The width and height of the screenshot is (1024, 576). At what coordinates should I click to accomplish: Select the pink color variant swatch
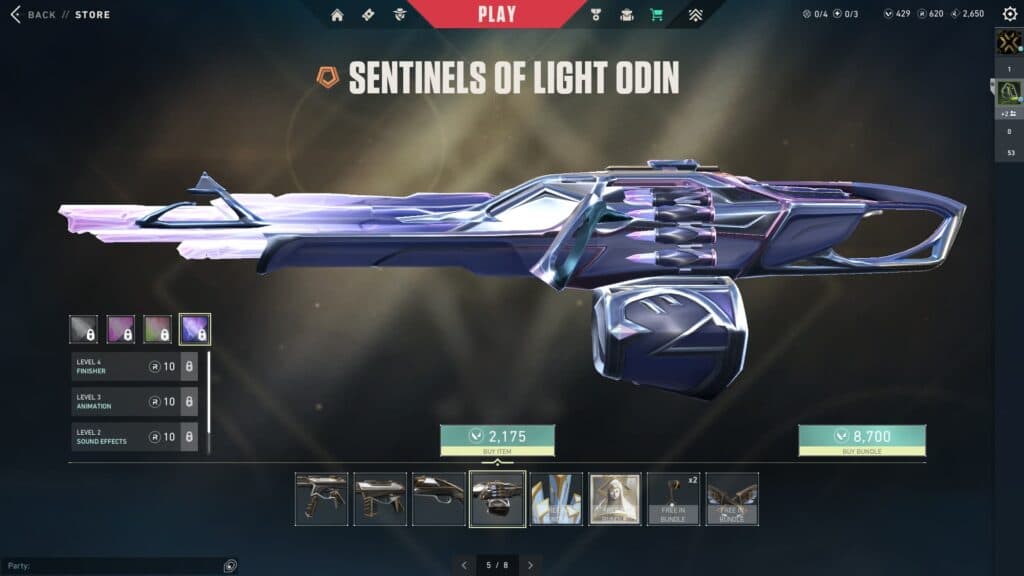point(121,329)
